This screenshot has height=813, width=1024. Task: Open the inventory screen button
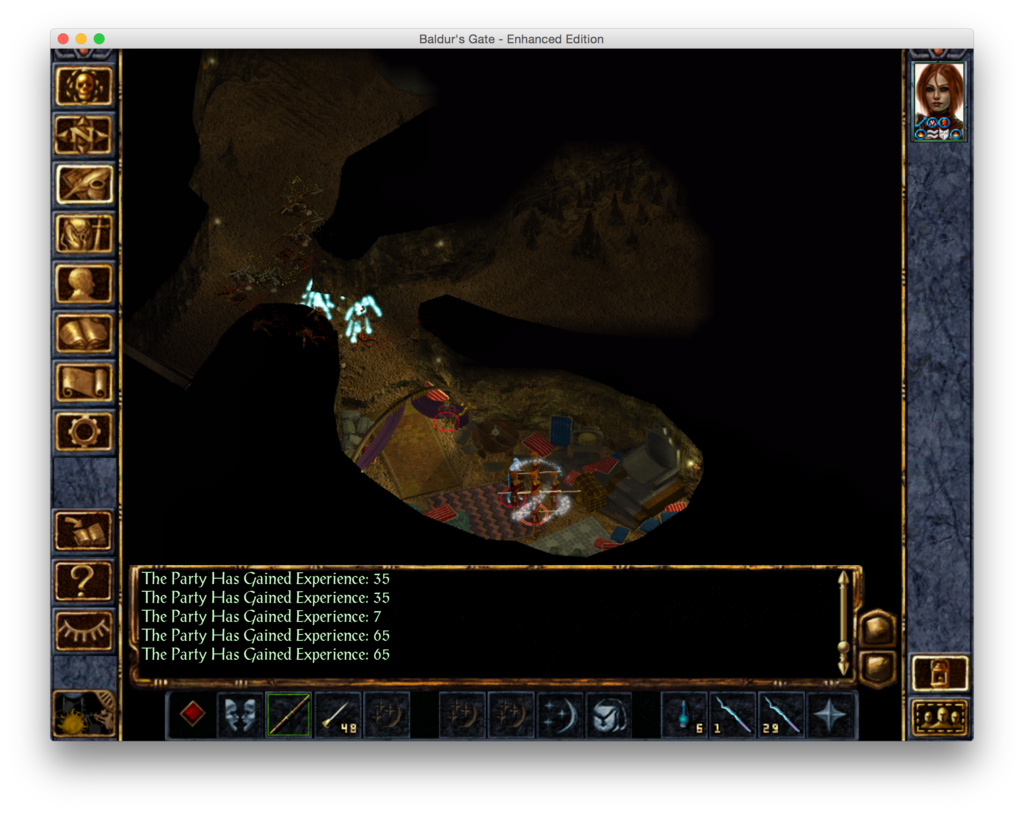pyautogui.click(x=84, y=234)
